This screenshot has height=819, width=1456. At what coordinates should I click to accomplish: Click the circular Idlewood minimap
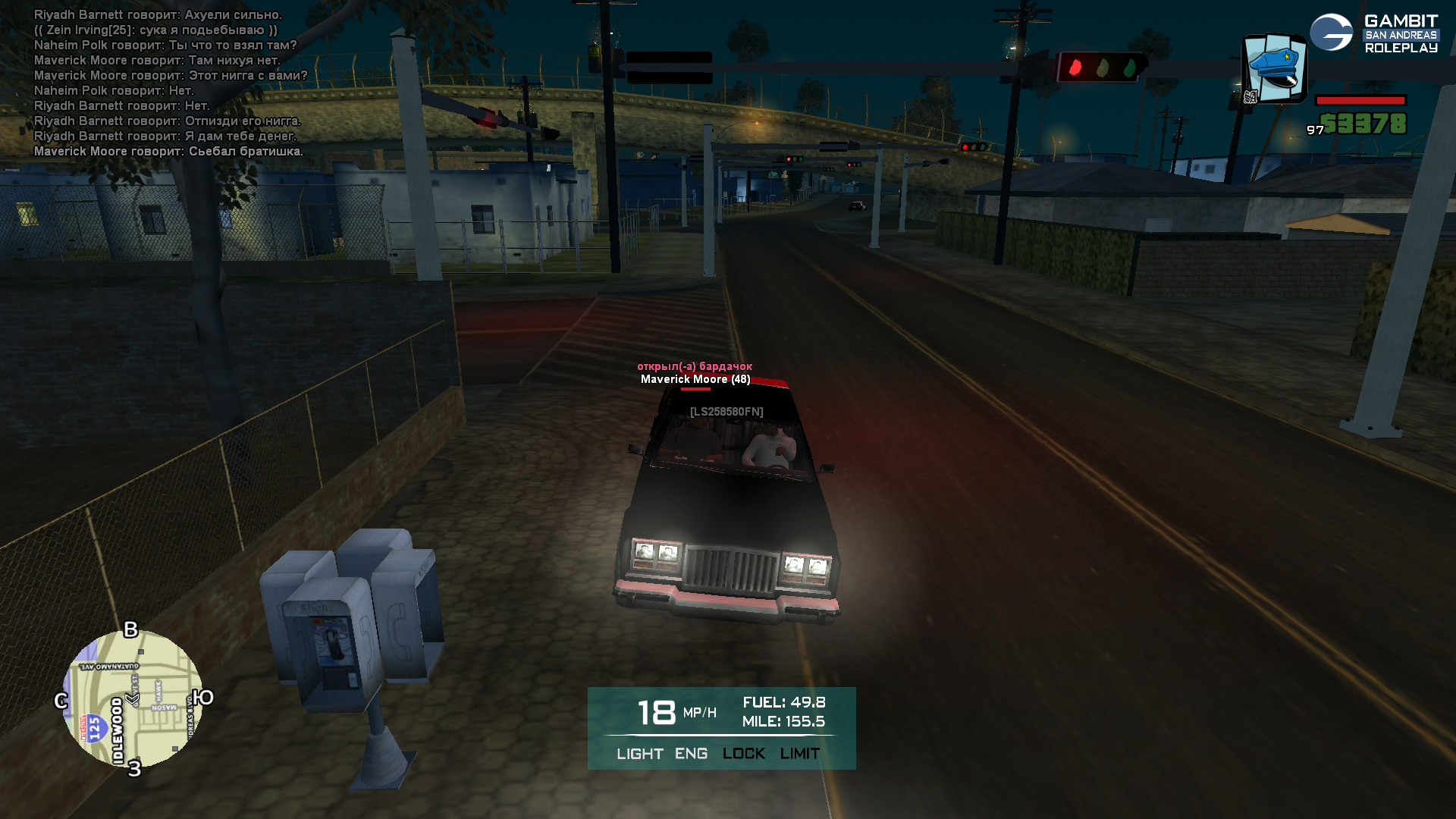(x=133, y=698)
